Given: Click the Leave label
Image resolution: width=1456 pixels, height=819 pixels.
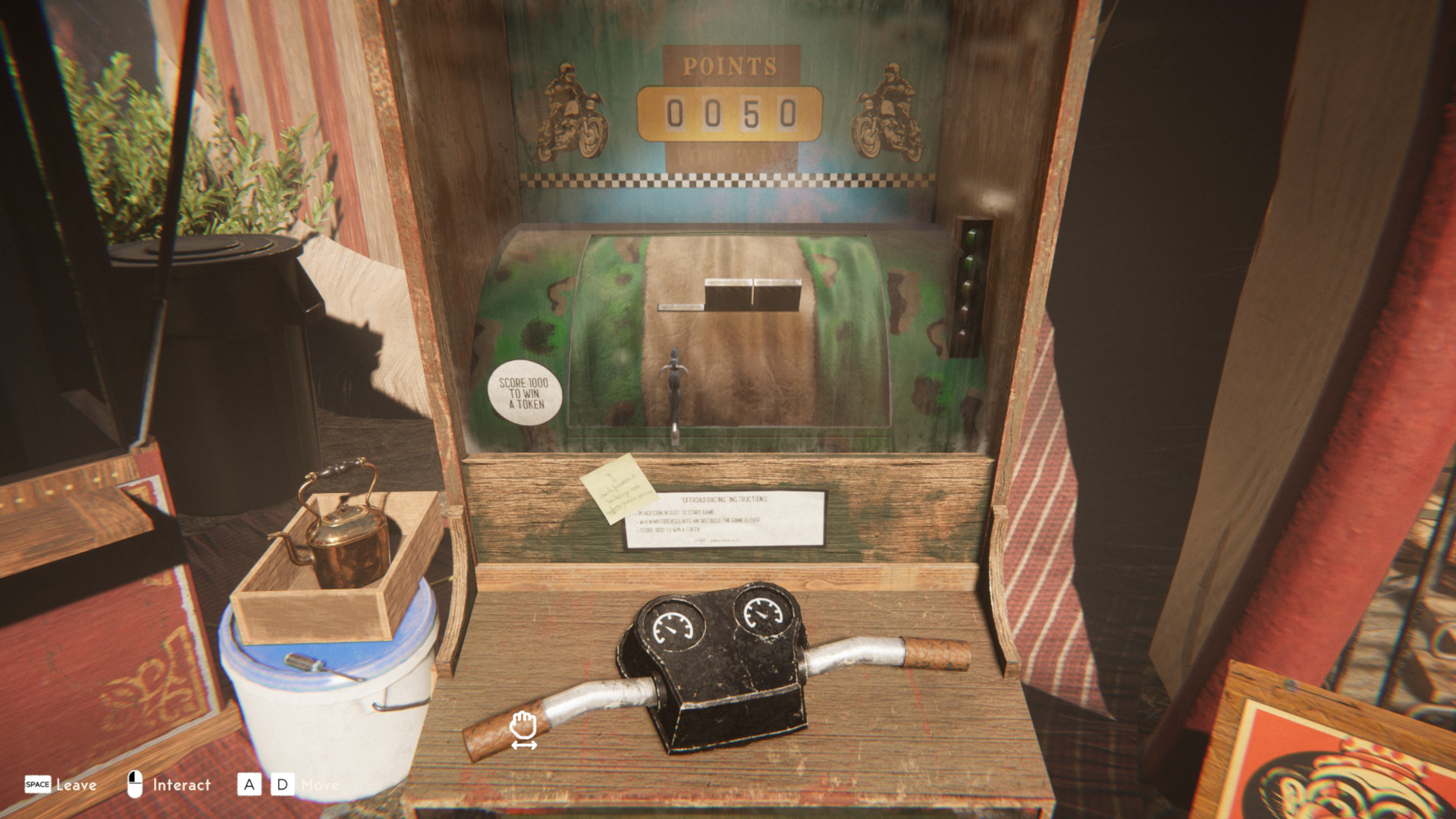Looking at the screenshot, I should [x=78, y=785].
